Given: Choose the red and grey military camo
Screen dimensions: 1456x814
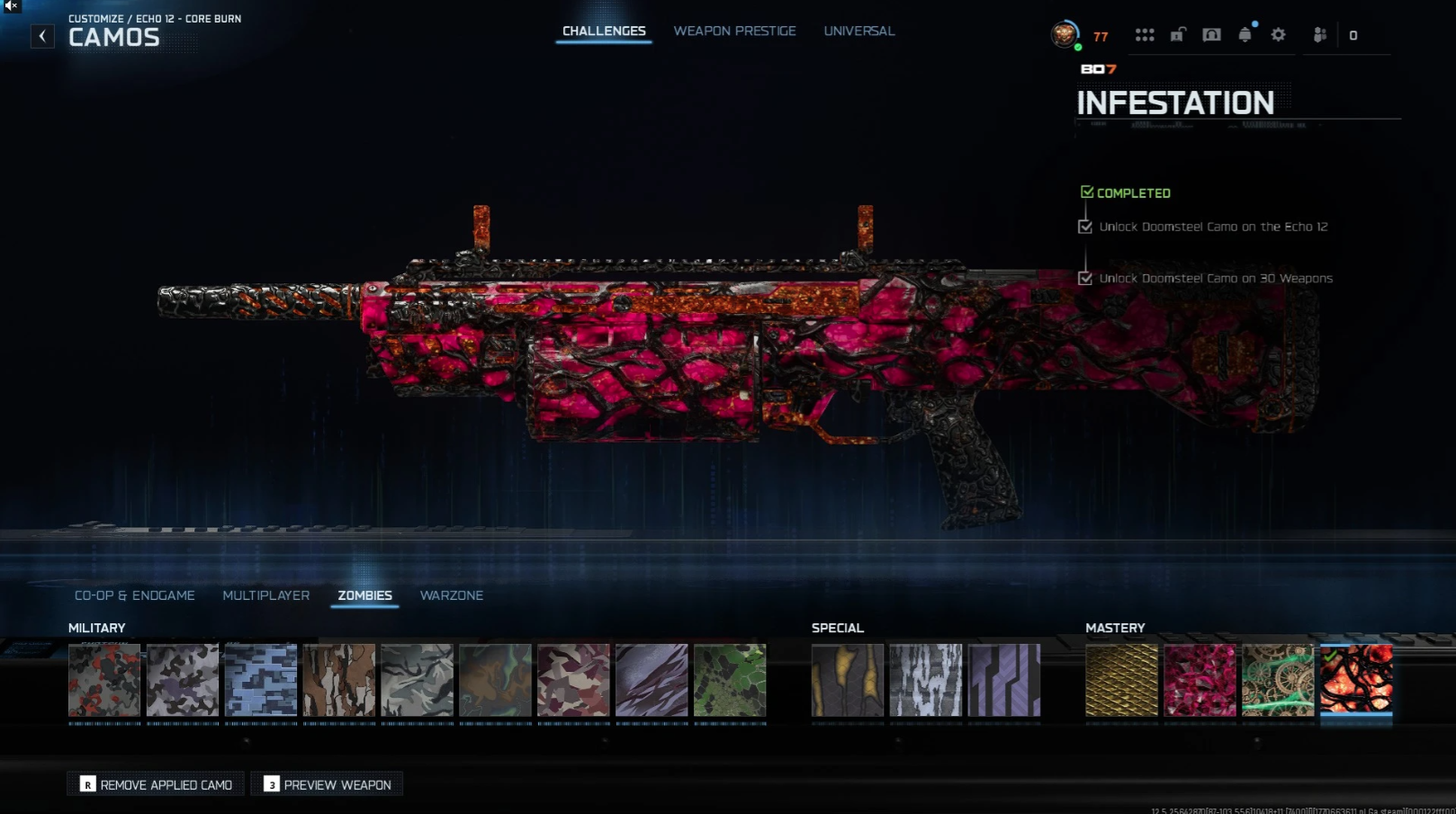Looking at the screenshot, I should pyautogui.click(x=104, y=680).
